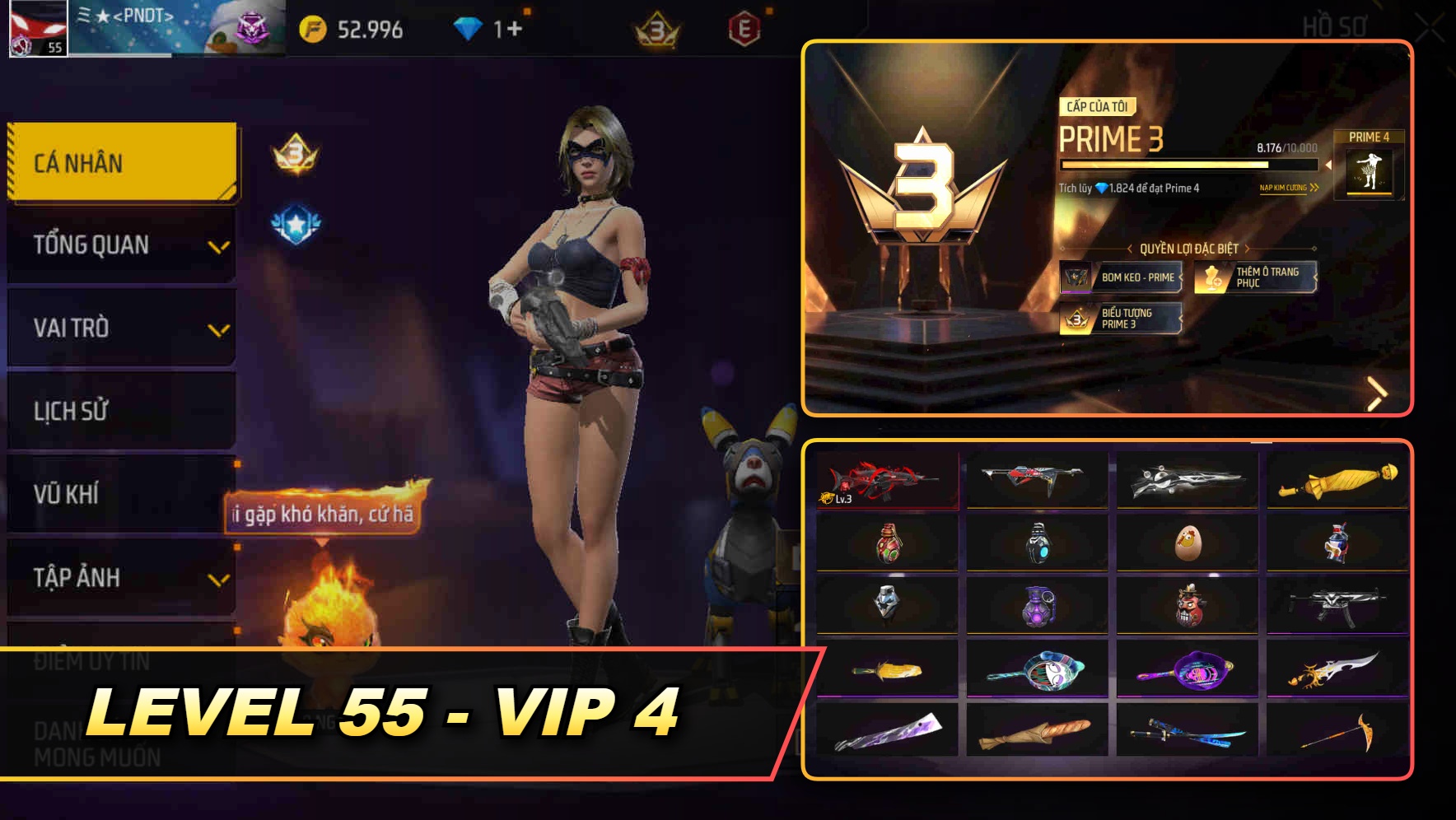Expand the Vai Trò menu chevron

click(x=219, y=328)
